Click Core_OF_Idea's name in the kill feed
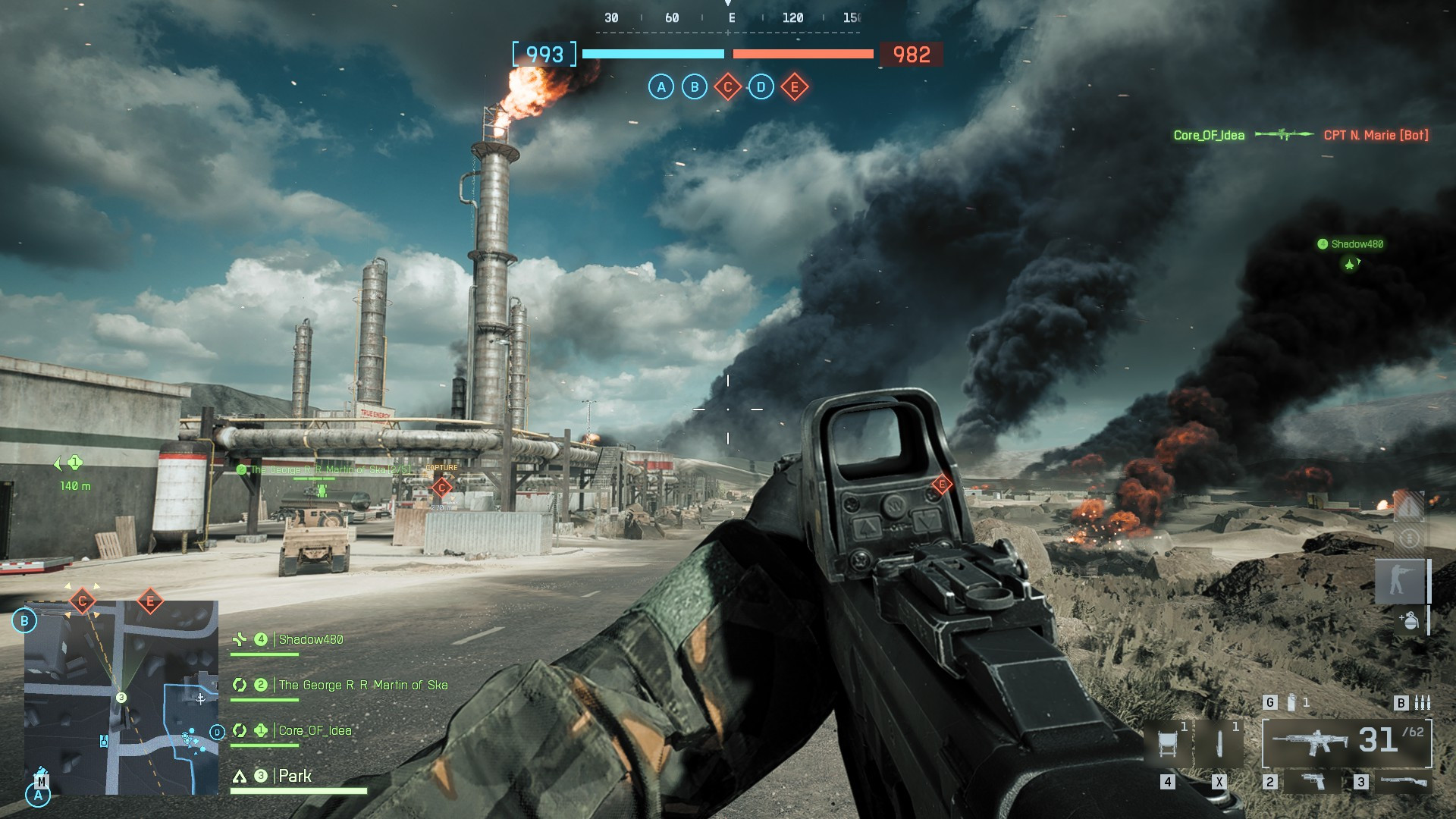The height and width of the screenshot is (819, 1456). pyautogui.click(x=1209, y=136)
